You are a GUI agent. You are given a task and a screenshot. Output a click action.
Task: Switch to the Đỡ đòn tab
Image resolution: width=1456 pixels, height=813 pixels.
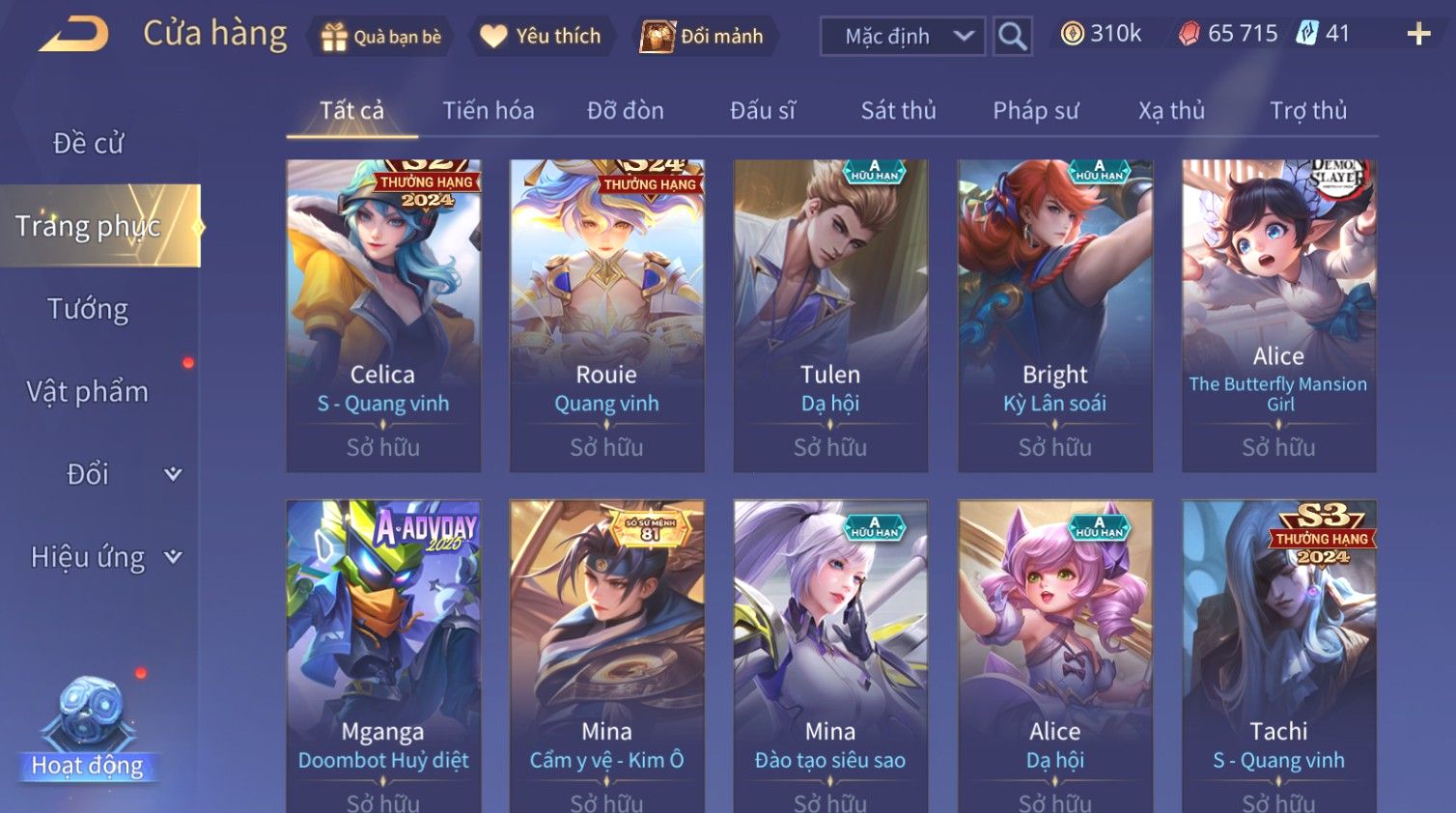[x=625, y=111]
